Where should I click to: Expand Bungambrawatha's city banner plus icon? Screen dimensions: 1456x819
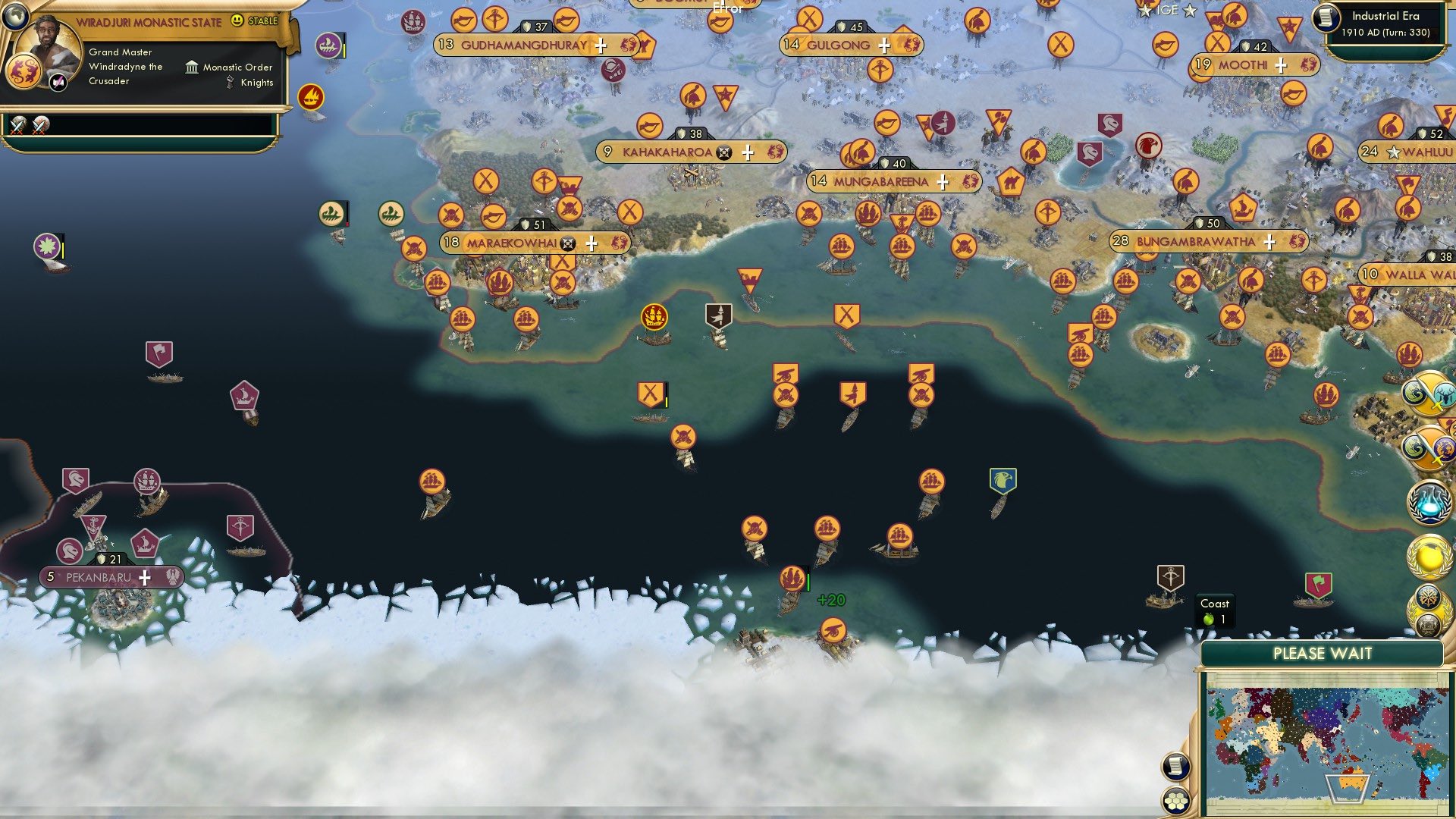1267,241
